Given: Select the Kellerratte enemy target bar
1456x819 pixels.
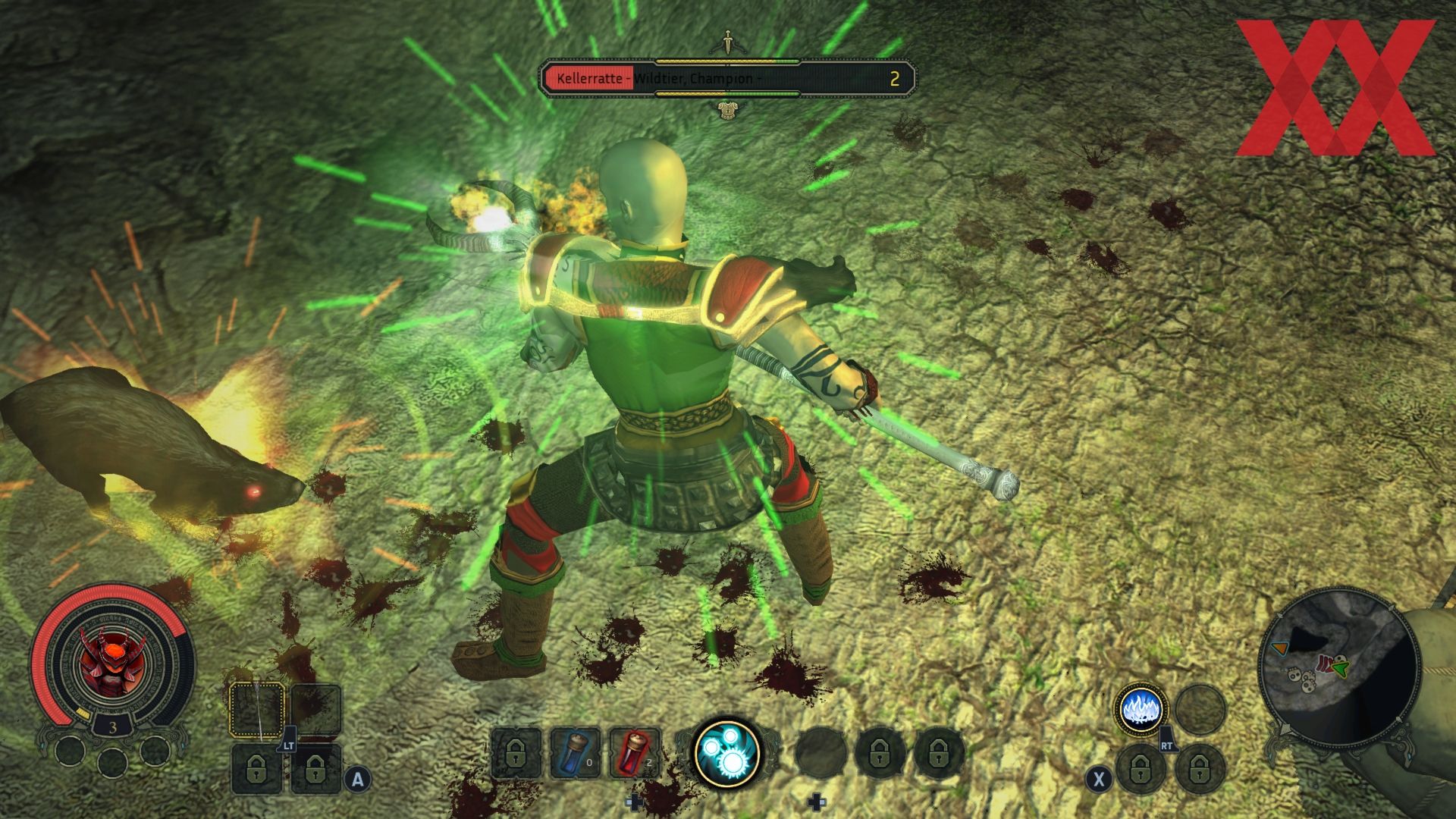Looking at the screenshot, I should pos(726,79).
